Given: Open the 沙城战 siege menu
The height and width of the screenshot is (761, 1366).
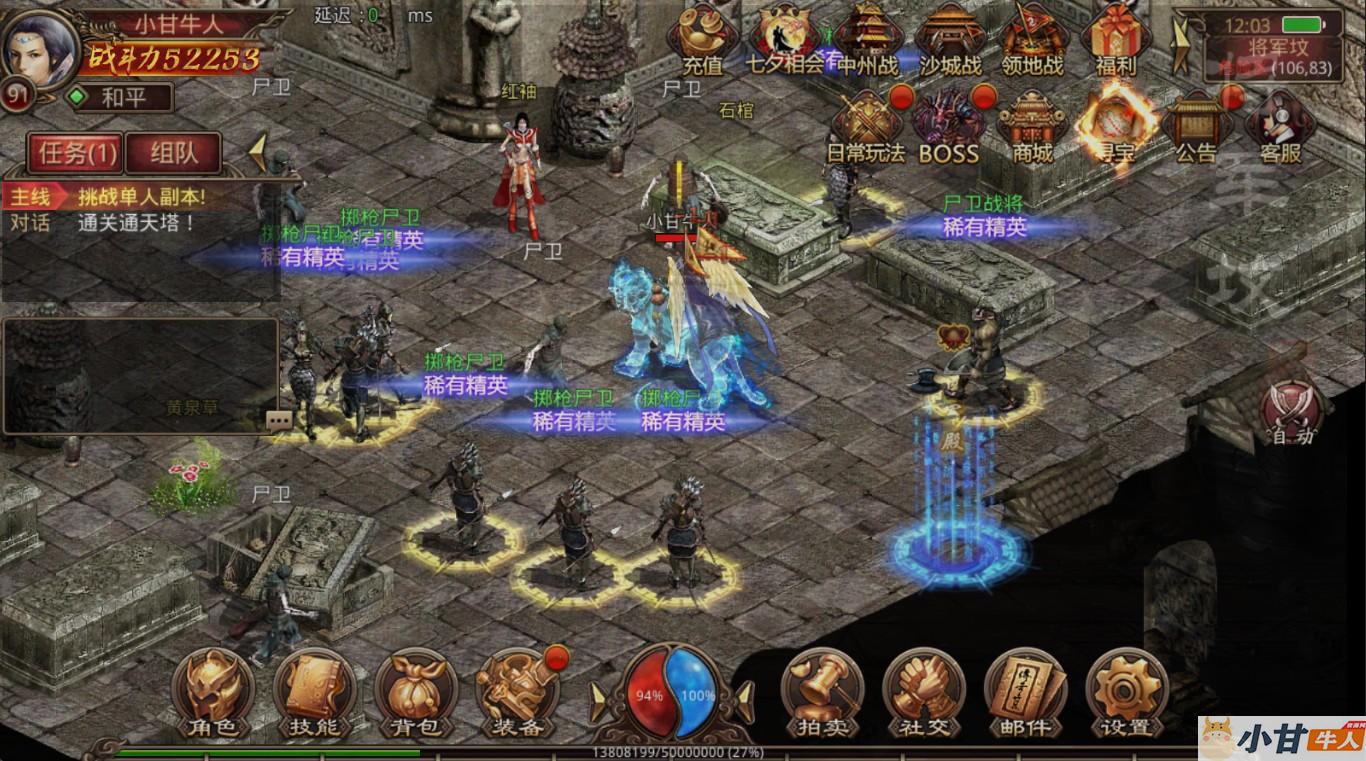Looking at the screenshot, I should tap(949, 40).
